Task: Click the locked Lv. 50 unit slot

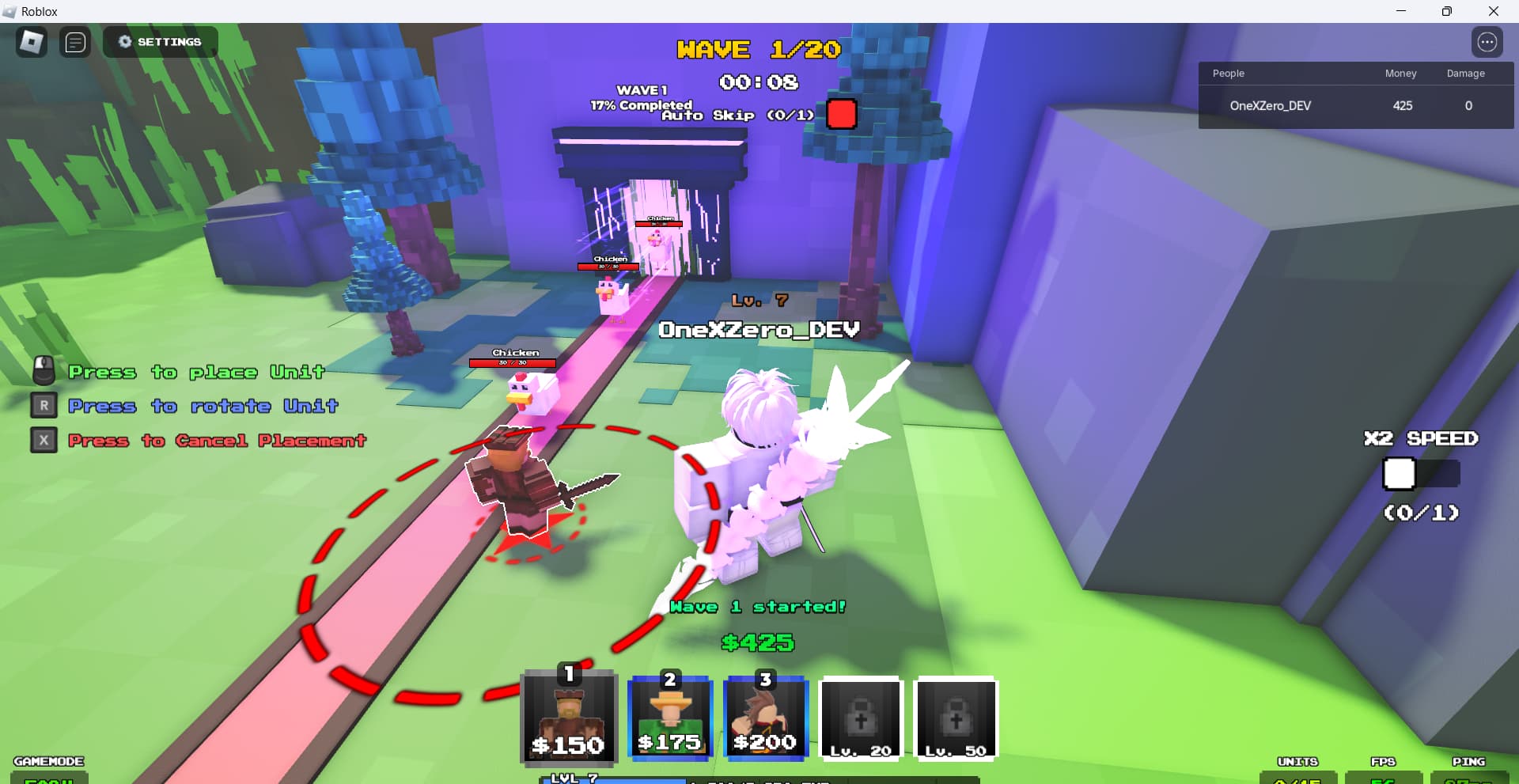Action: pos(955,718)
